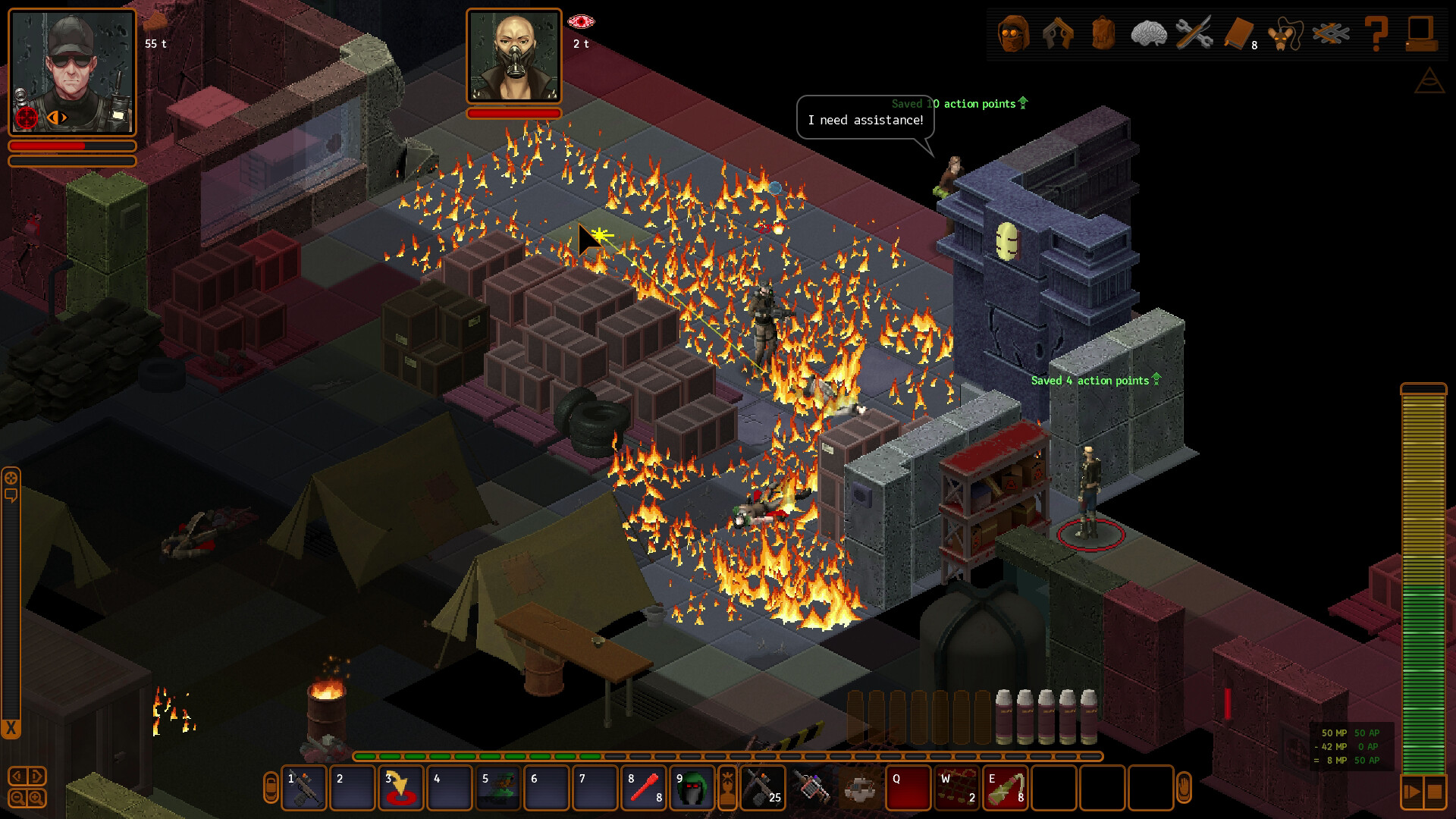Select the rifle in hotbar slot 1
Screen dimensions: 1456x819
(x=304, y=788)
